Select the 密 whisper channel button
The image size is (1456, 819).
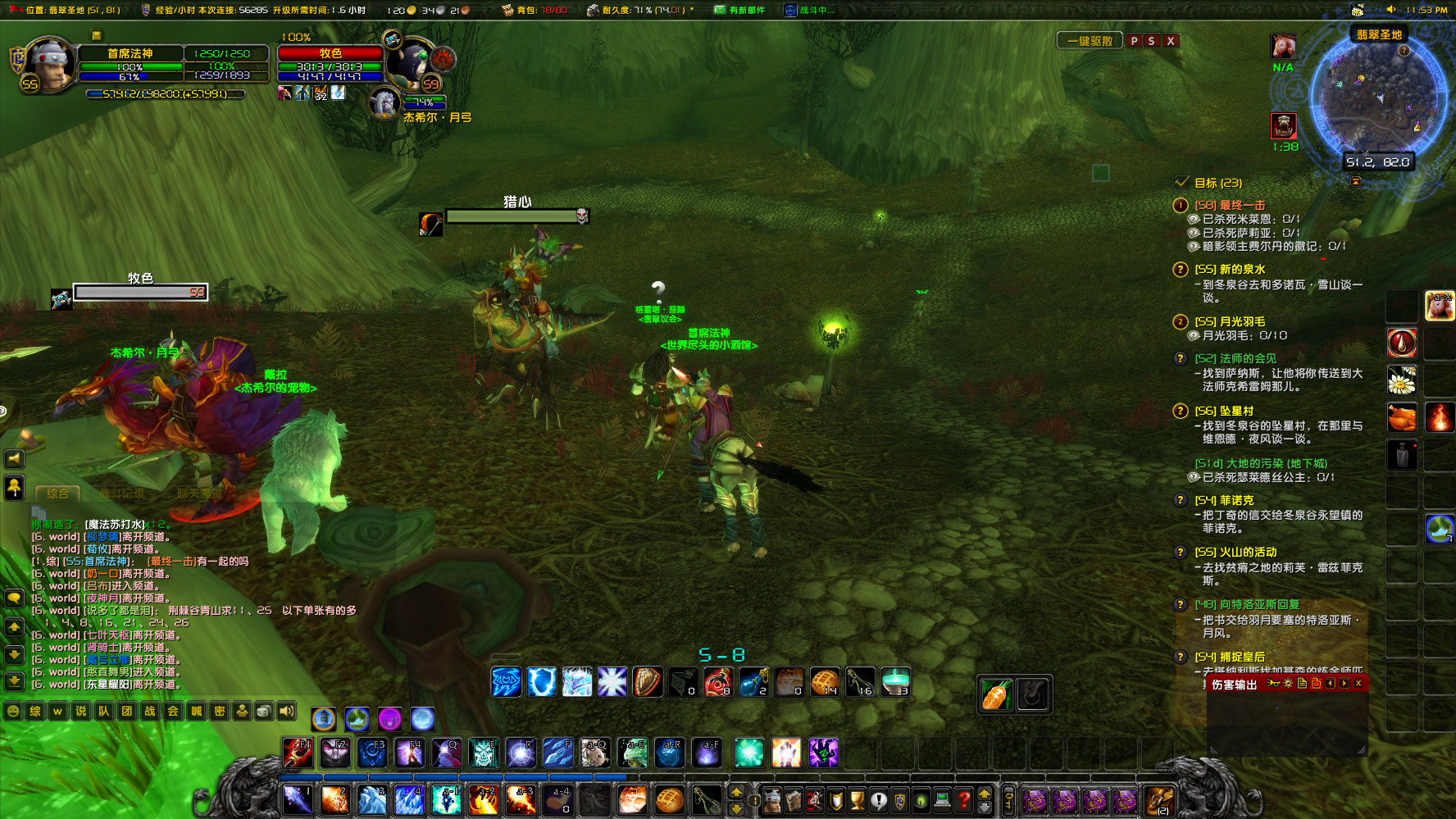point(221,712)
